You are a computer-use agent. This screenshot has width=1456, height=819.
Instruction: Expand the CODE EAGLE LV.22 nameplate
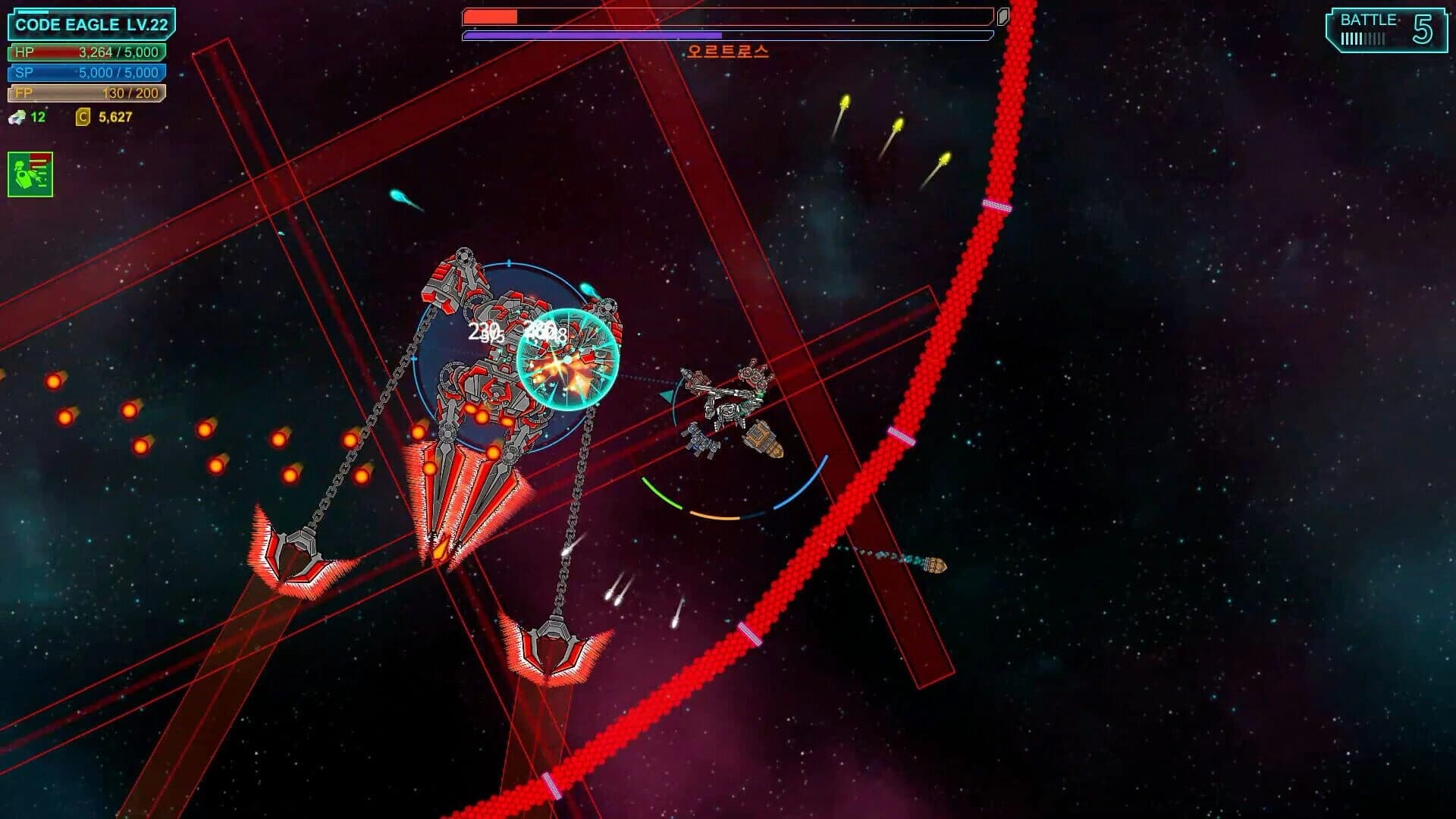pos(91,24)
